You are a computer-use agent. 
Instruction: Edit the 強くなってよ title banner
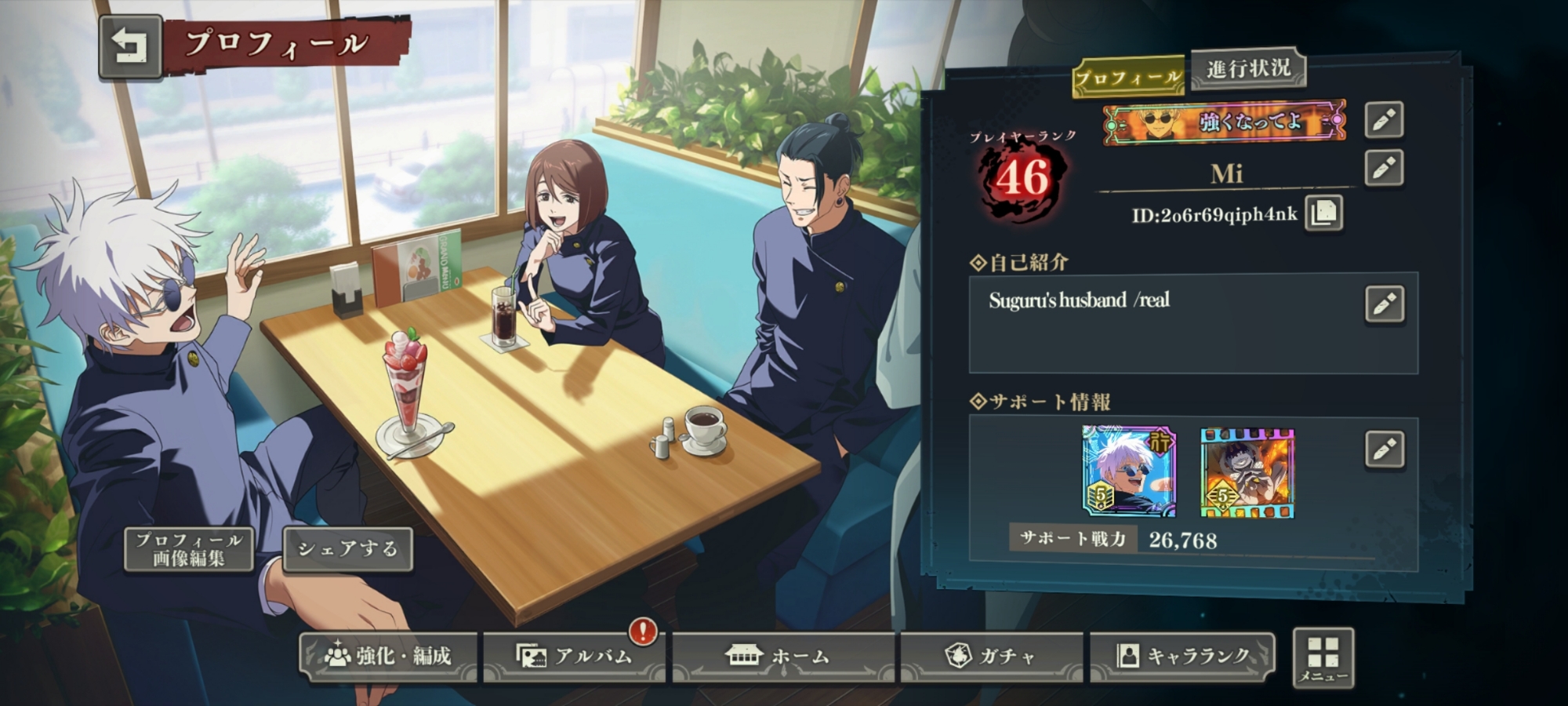1384,119
